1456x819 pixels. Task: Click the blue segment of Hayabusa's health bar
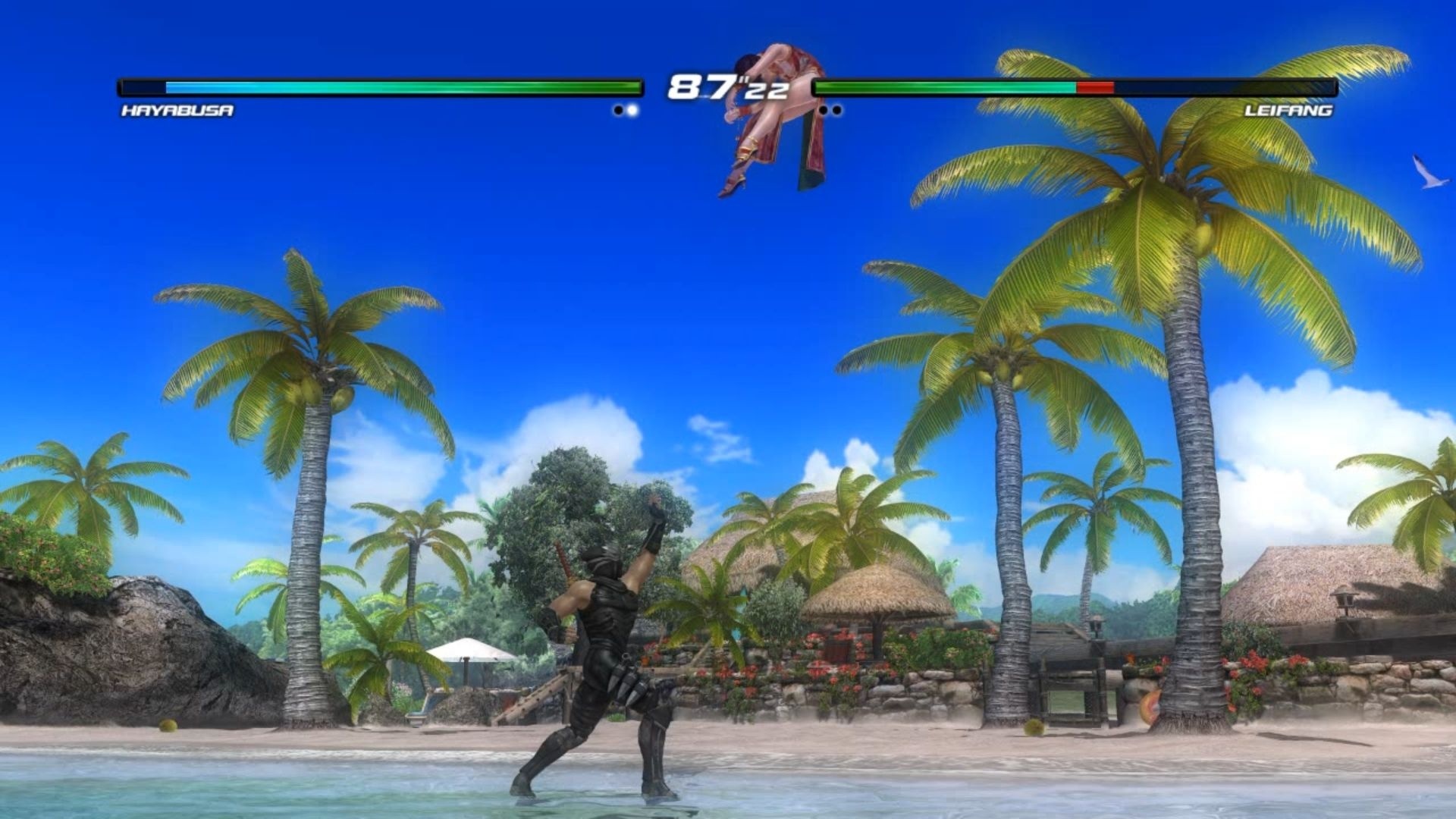pos(205,86)
